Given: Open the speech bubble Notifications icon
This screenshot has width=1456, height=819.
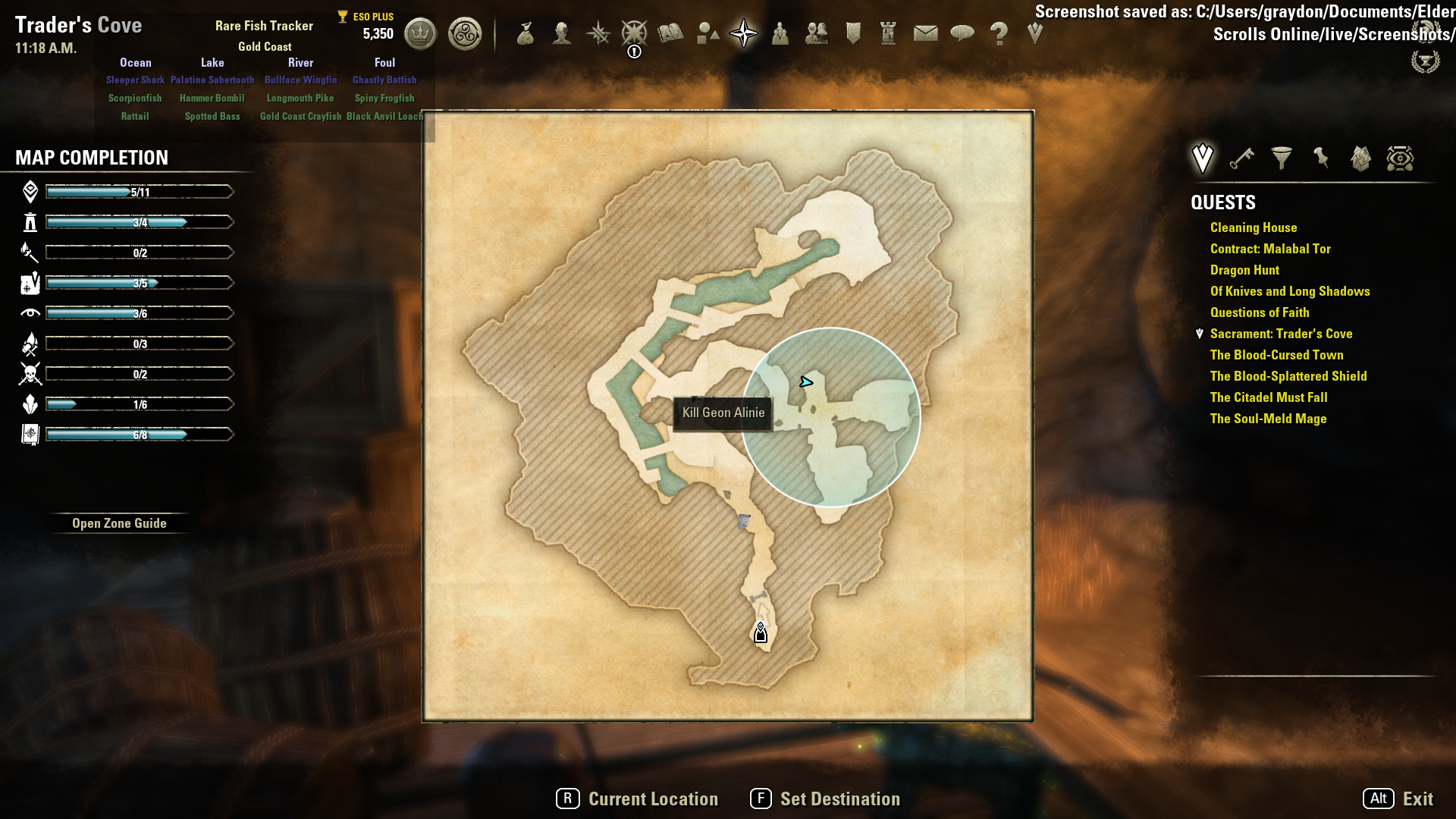Looking at the screenshot, I should (962, 33).
